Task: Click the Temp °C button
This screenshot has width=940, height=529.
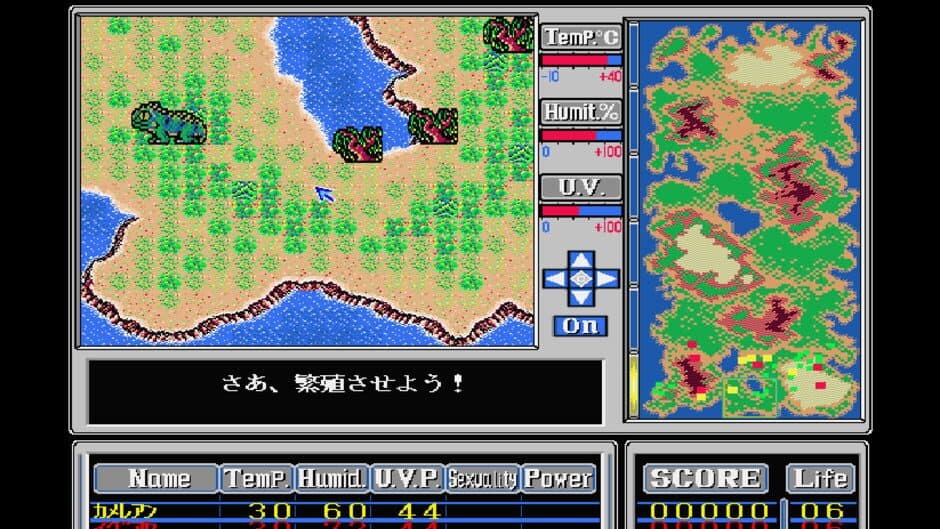Action: 581,38
